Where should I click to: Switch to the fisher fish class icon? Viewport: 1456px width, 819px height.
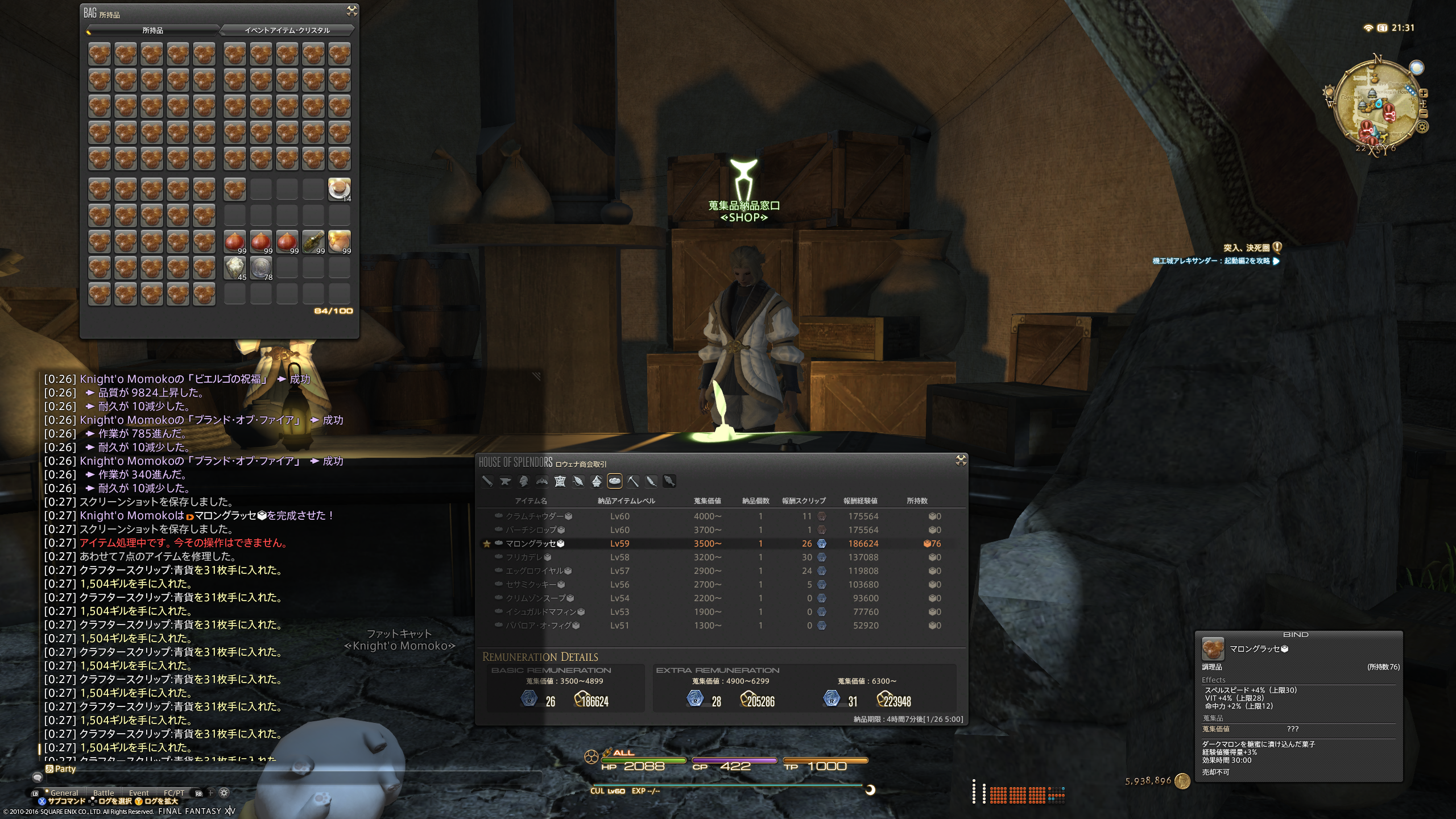coord(669,481)
